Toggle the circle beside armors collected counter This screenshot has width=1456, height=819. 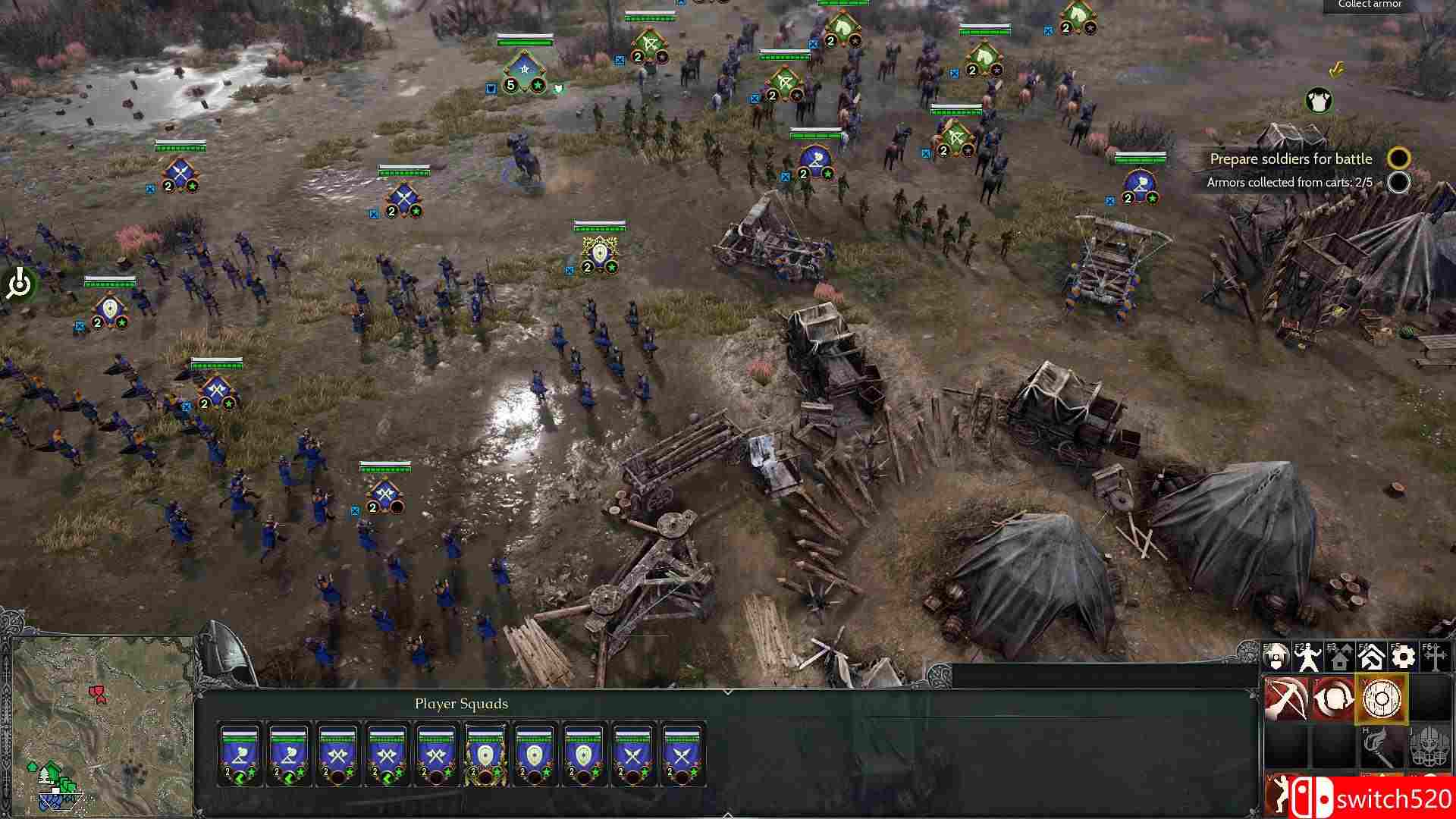coord(1399,184)
